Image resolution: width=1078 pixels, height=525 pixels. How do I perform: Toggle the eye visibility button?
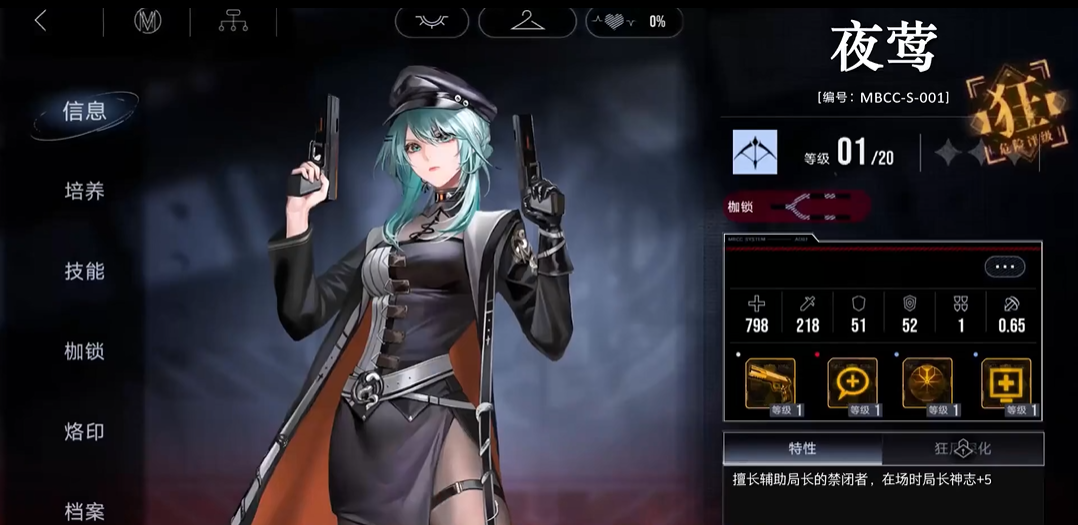432,20
